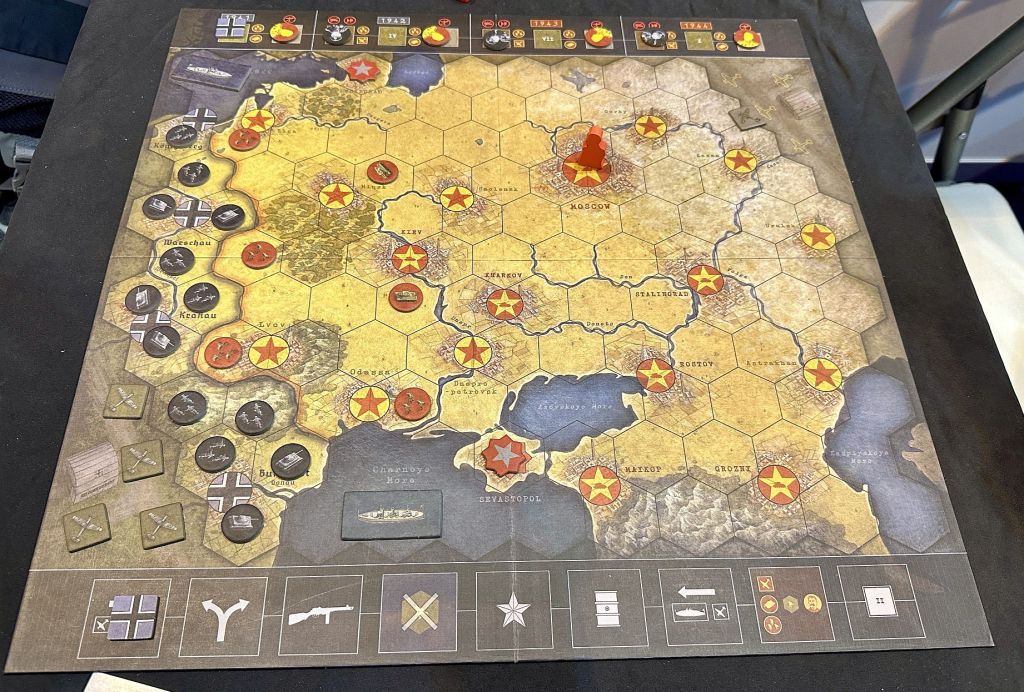Select the Kharkov red star hex
The height and width of the screenshot is (692, 1024).
[505, 303]
